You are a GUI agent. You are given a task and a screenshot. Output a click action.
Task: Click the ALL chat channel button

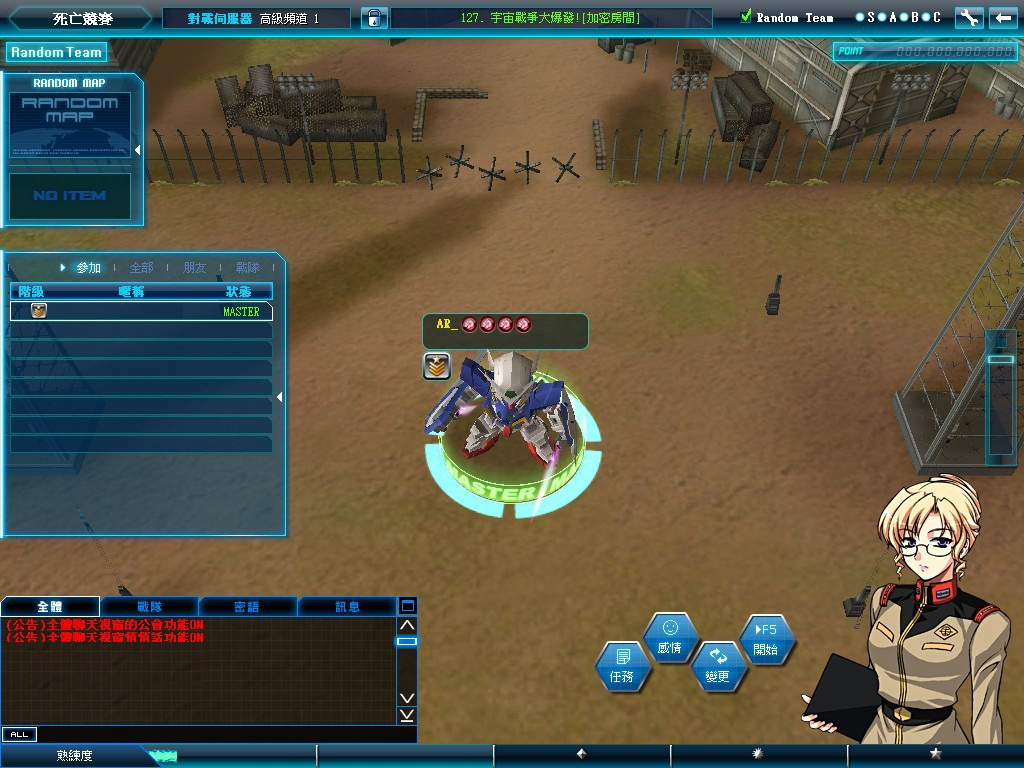(19, 734)
